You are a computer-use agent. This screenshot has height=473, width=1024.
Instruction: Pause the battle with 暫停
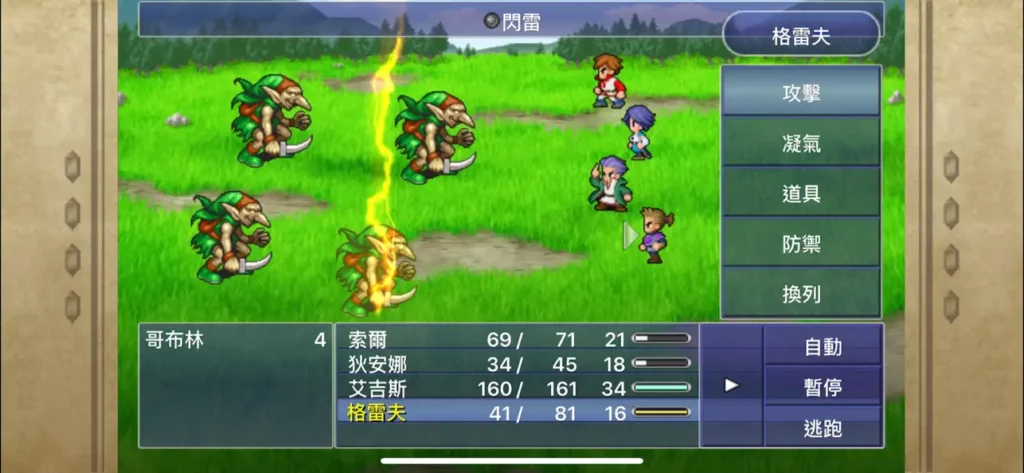coord(822,386)
